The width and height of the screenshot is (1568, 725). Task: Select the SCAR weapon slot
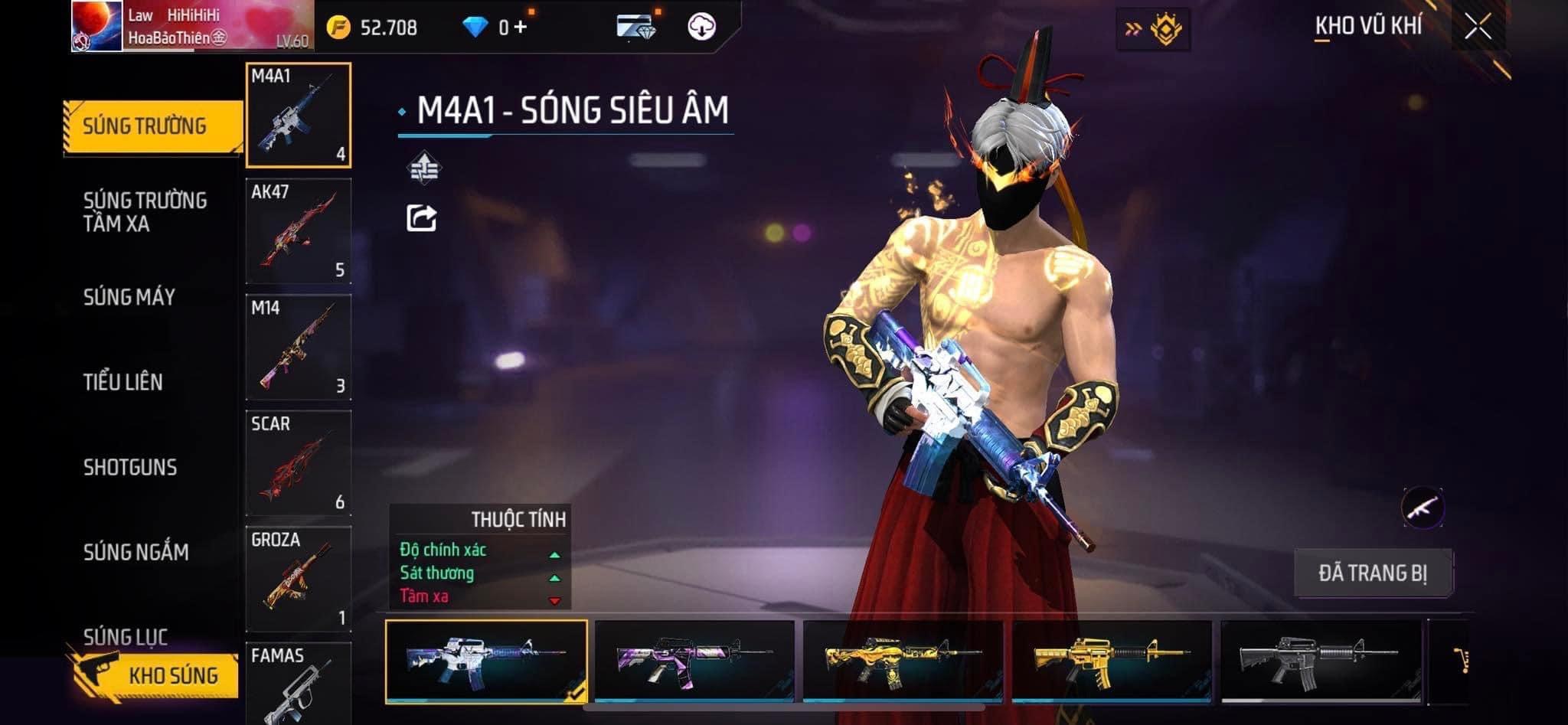click(298, 463)
